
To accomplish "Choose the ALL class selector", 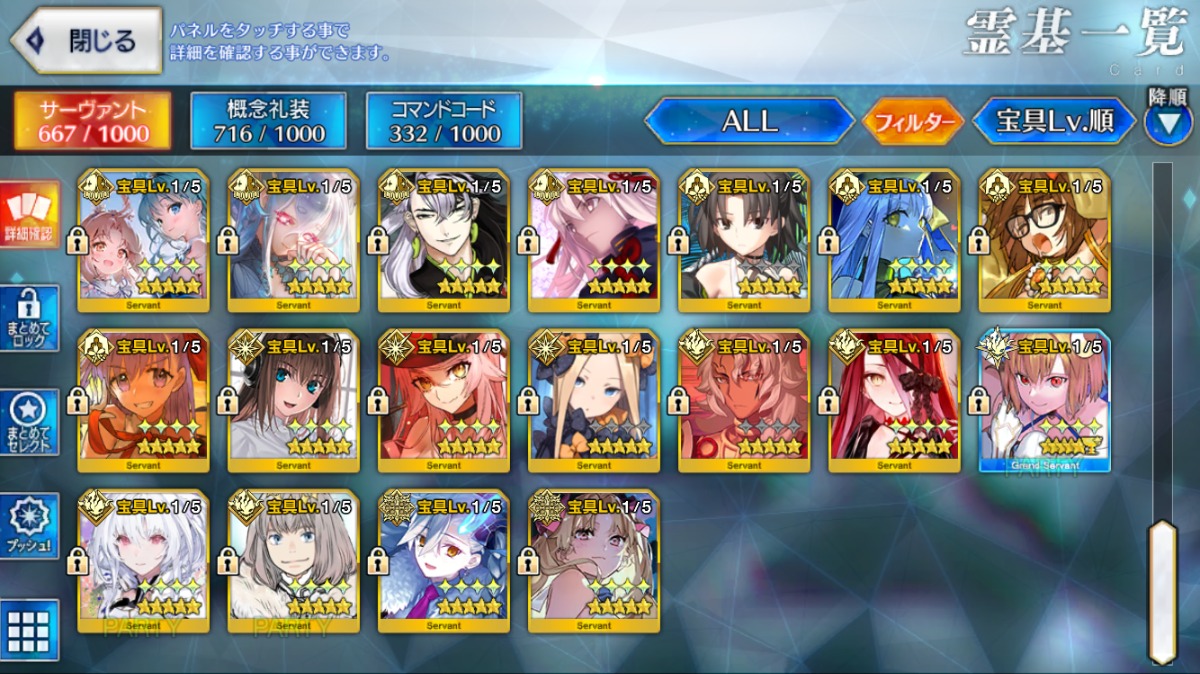I will point(749,122).
